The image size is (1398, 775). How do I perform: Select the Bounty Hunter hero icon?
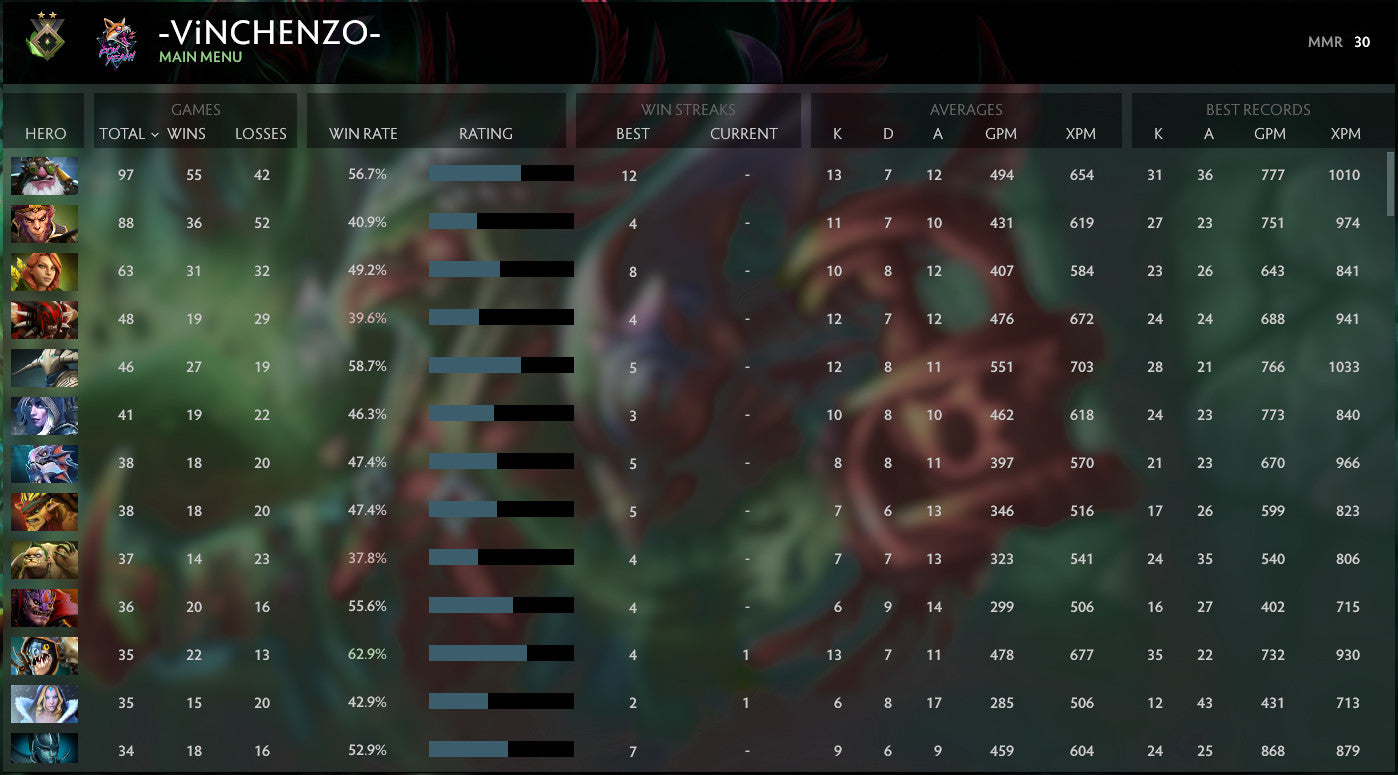pyautogui.click(x=44, y=511)
